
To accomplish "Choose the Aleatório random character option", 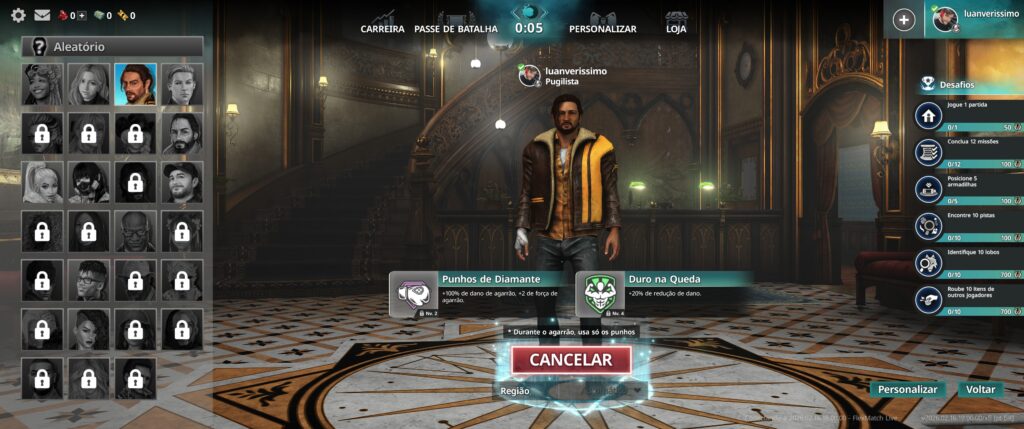I will (113, 46).
